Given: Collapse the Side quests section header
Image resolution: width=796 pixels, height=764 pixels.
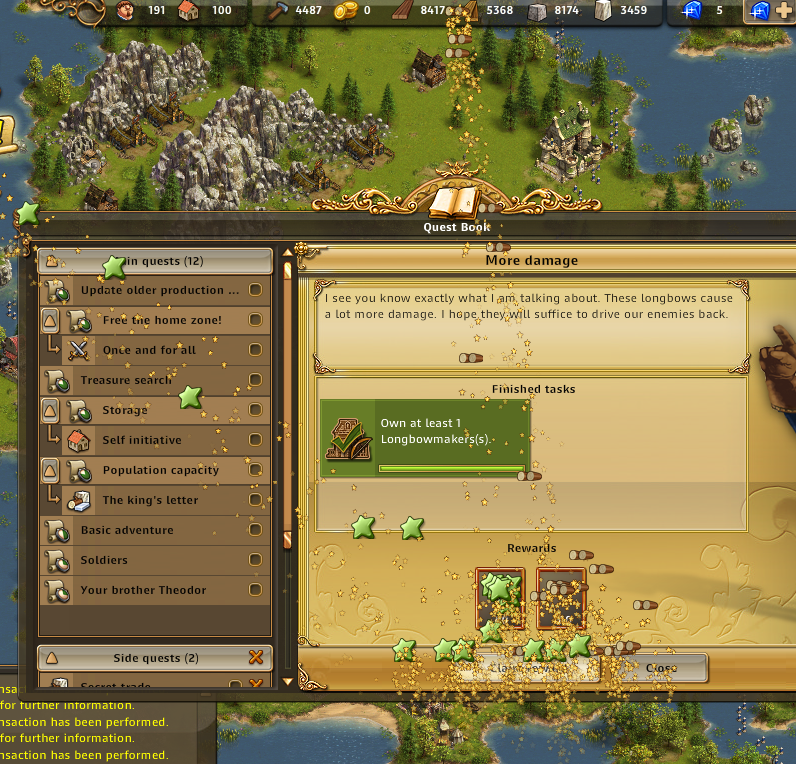Looking at the screenshot, I should [51, 658].
